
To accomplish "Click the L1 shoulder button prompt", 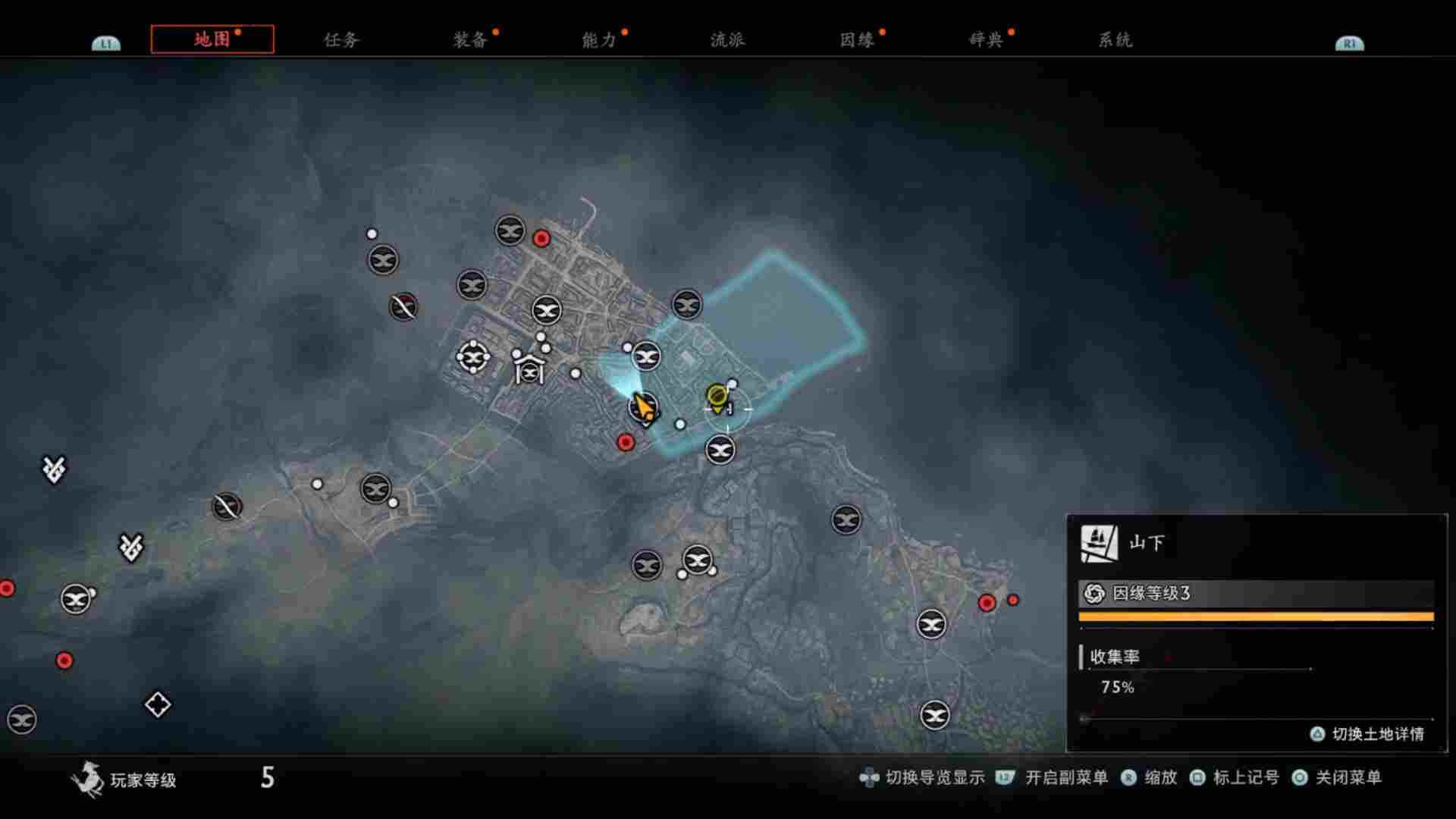I will point(107,43).
